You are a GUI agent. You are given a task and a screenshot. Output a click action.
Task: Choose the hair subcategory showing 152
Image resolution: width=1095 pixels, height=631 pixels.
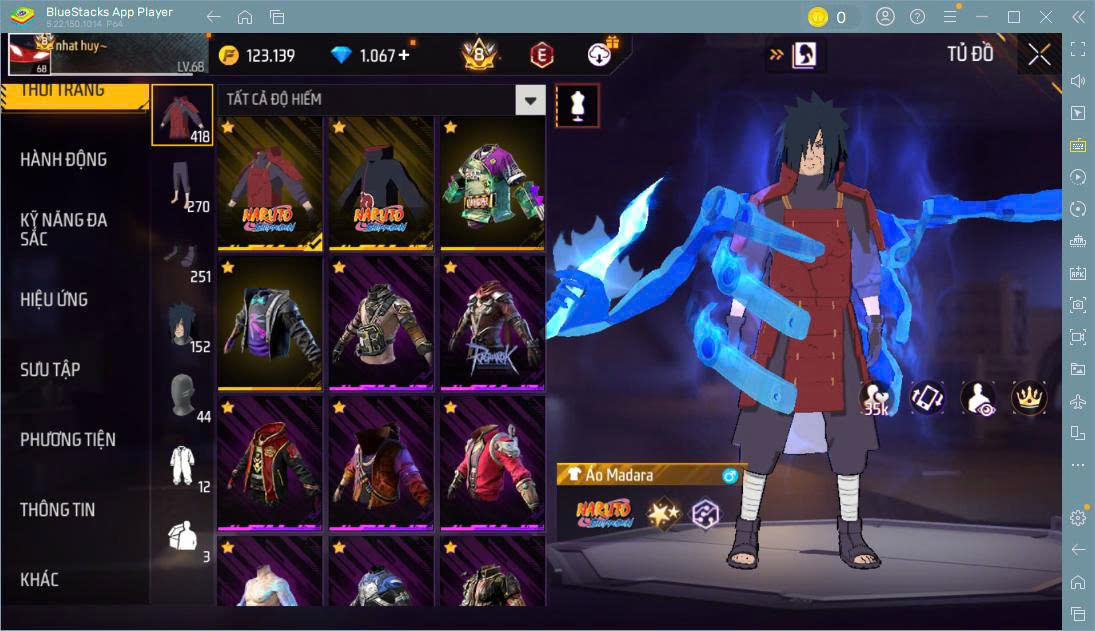click(182, 325)
